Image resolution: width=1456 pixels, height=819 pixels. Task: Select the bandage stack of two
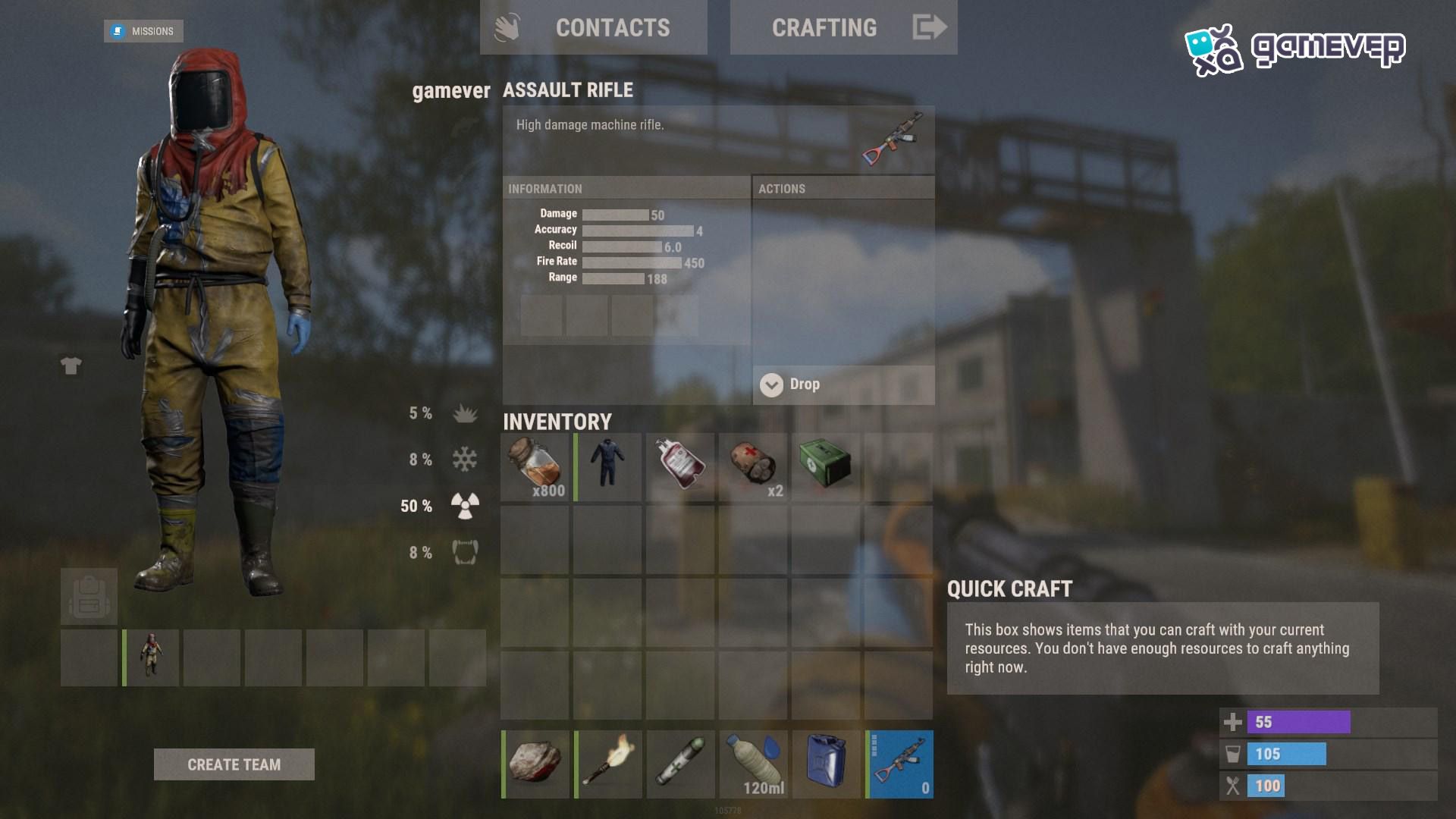754,467
